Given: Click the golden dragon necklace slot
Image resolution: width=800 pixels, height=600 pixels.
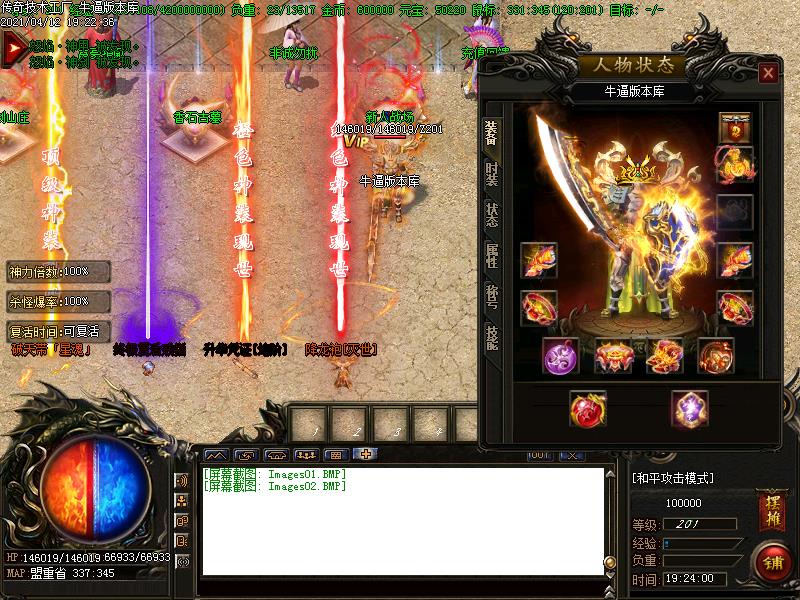Looking at the screenshot, I should (x=735, y=164).
